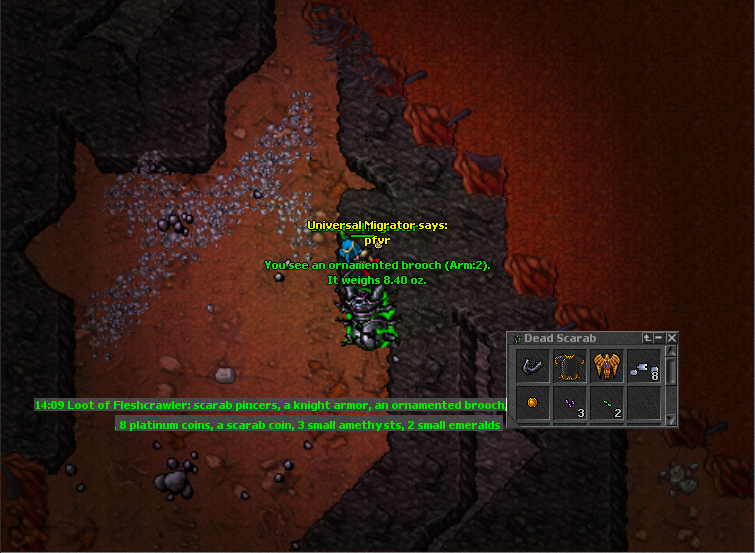Close the Dead Scarab container window

[672, 338]
